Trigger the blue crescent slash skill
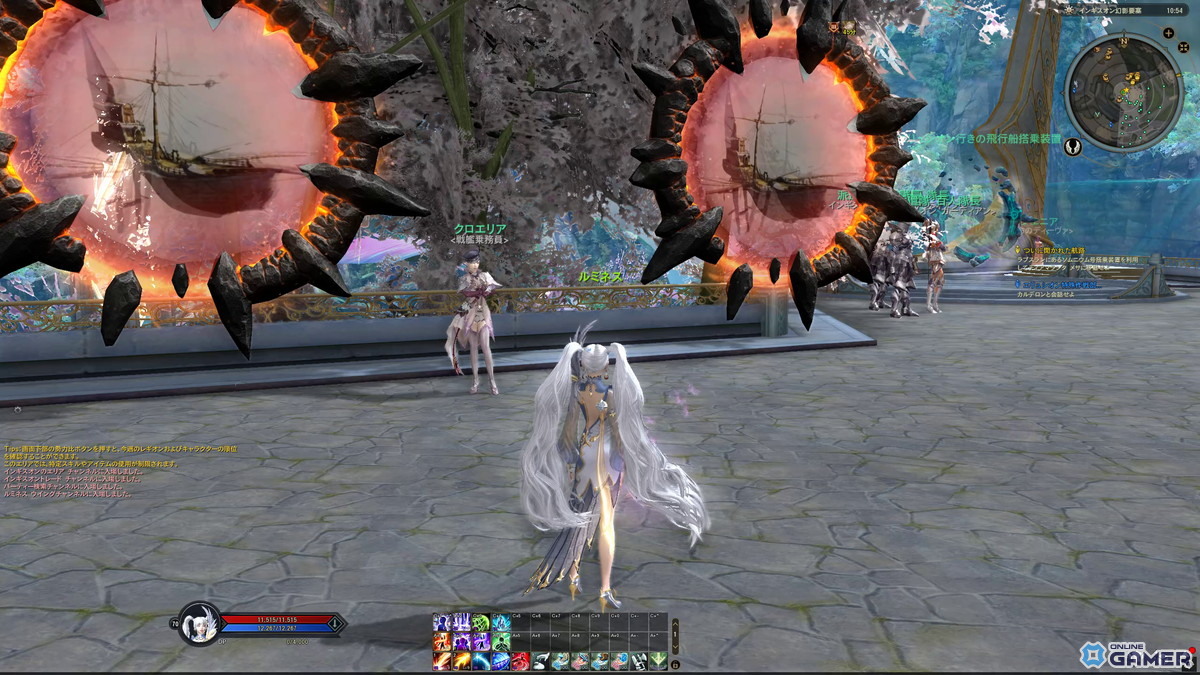This screenshot has height=675, width=1200. point(481,661)
